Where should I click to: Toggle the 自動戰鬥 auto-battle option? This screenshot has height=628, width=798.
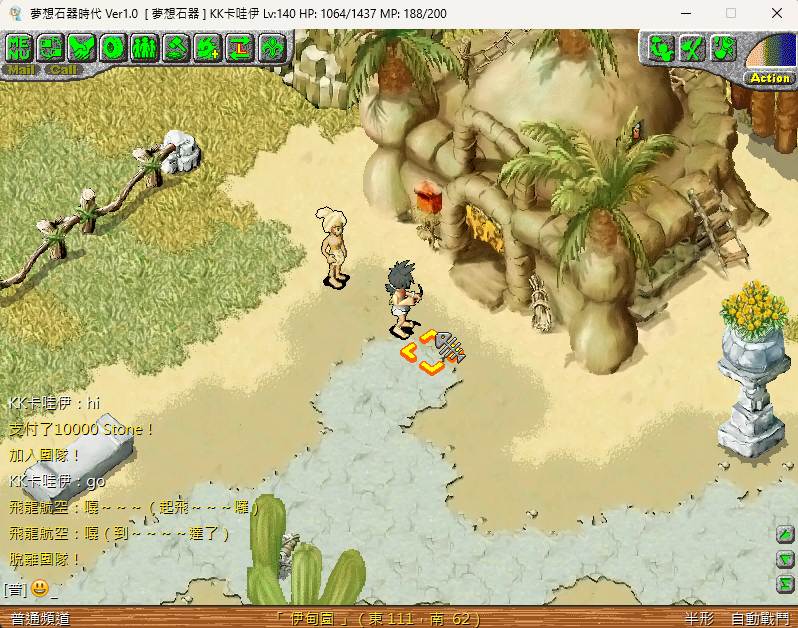point(759,619)
